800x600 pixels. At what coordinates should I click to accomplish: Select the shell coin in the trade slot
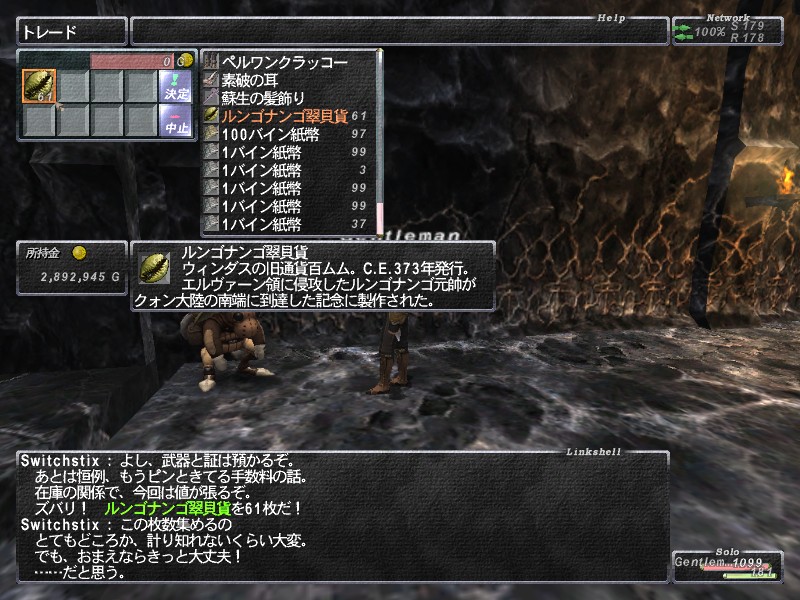pos(38,86)
